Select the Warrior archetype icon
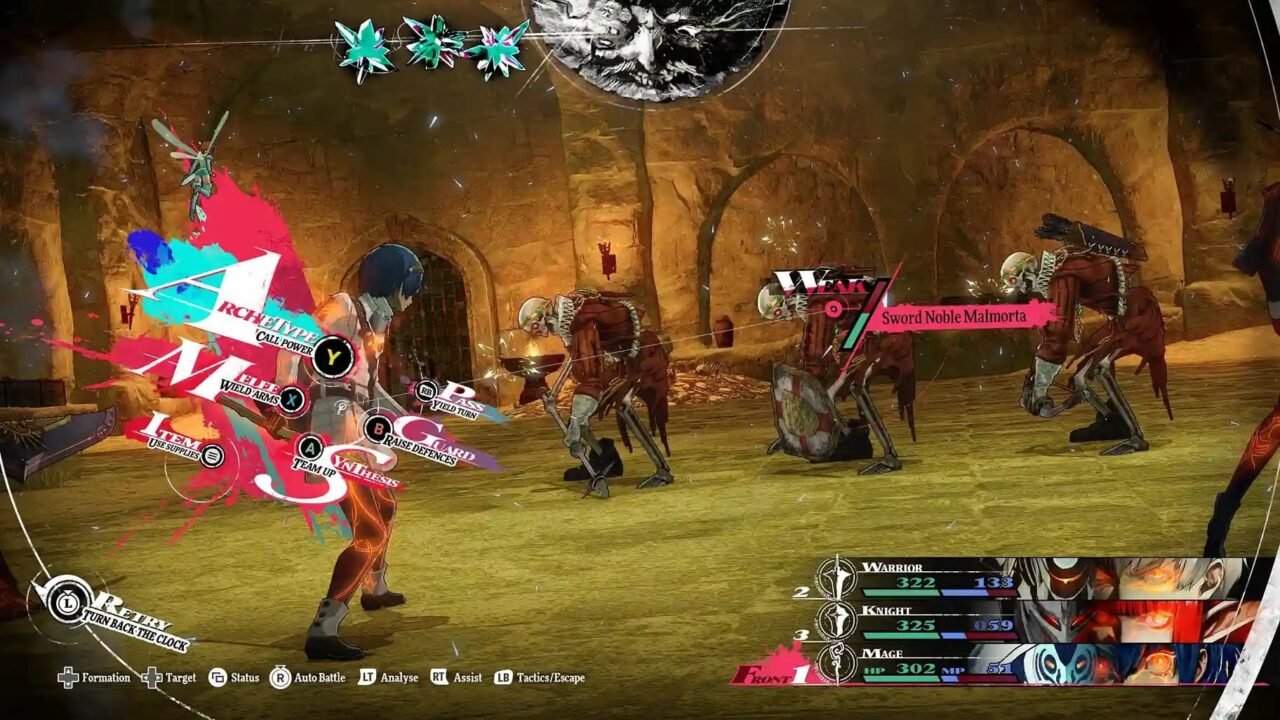Viewport: 1280px width, 720px height. pyautogui.click(x=836, y=577)
